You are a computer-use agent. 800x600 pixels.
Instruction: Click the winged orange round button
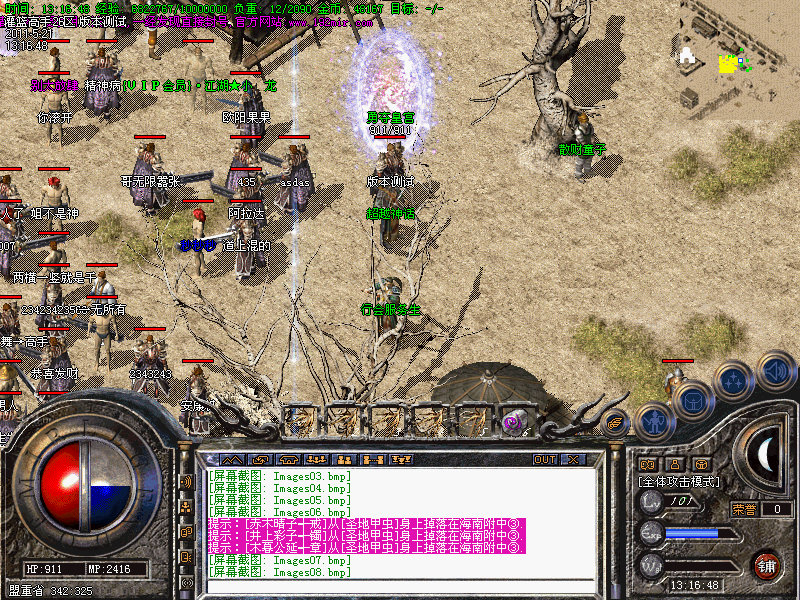[615, 423]
